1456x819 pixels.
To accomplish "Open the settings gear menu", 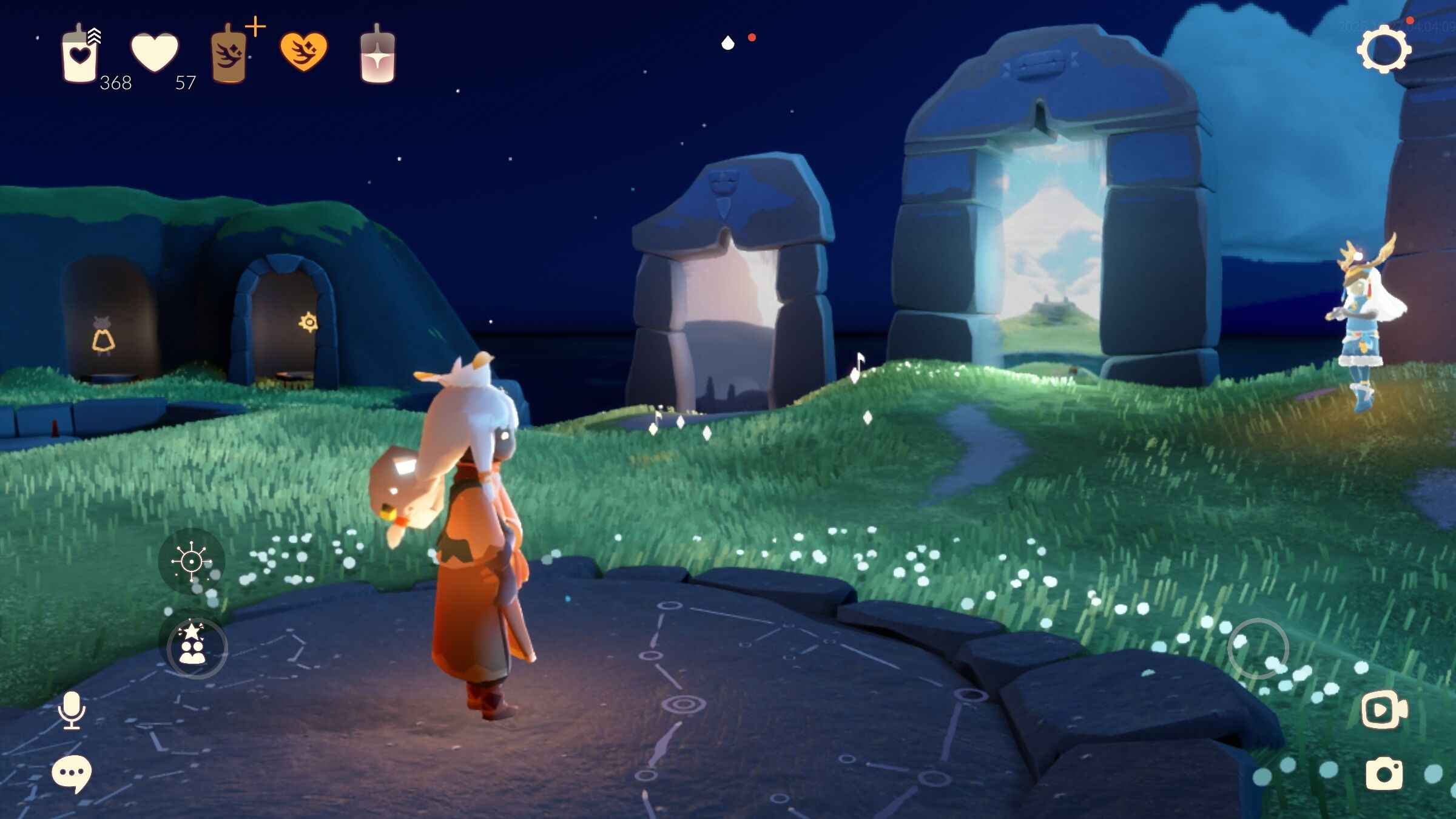I will coord(1384,50).
